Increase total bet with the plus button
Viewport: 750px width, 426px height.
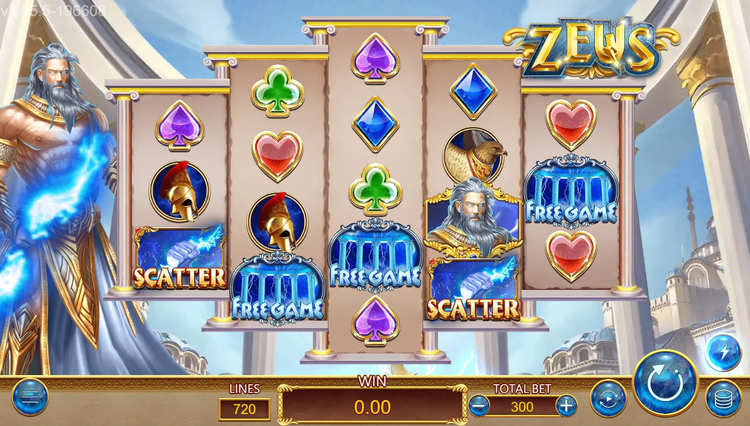pyautogui.click(x=566, y=405)
